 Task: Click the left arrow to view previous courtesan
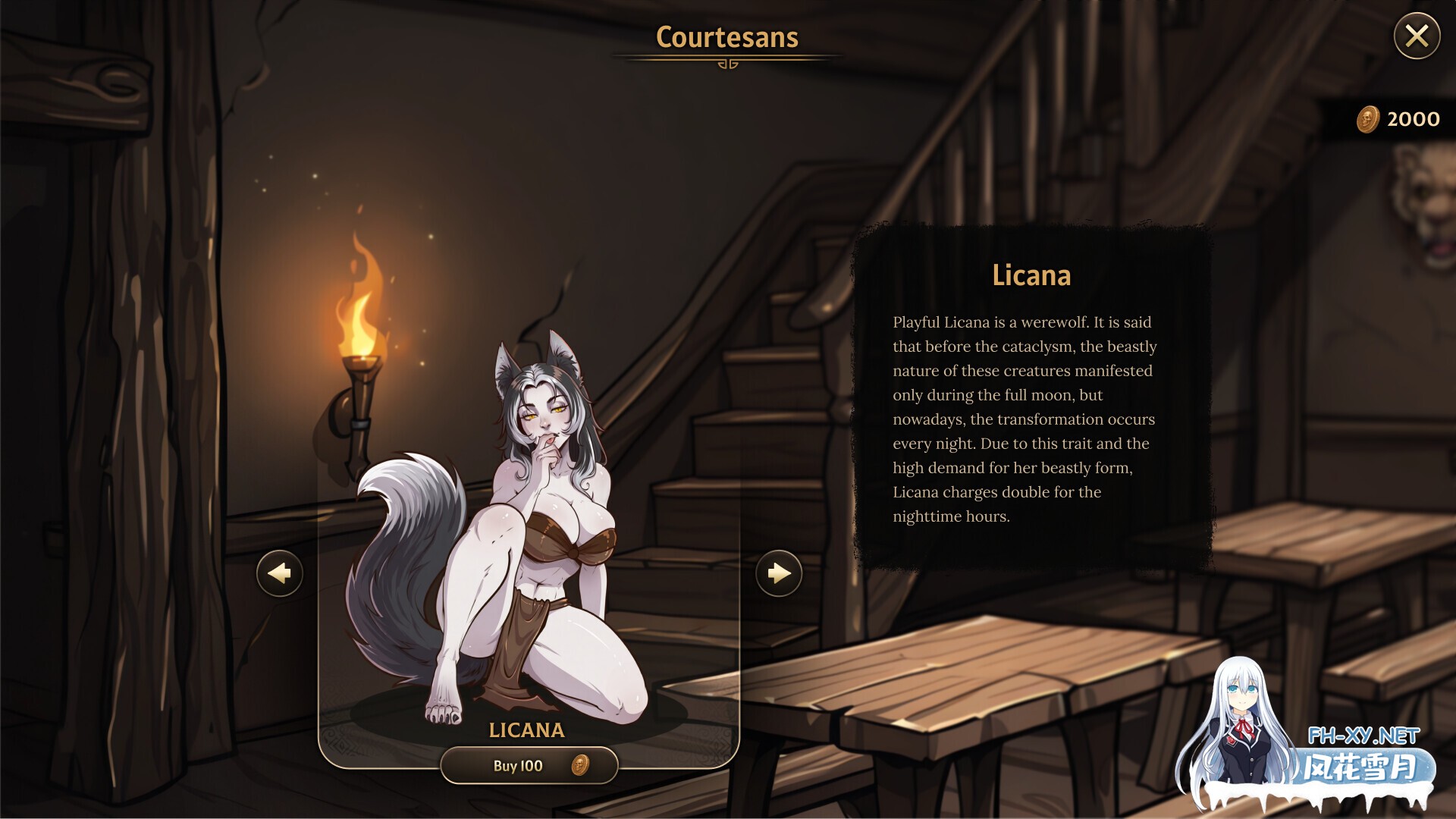click(x=279, y=574)
